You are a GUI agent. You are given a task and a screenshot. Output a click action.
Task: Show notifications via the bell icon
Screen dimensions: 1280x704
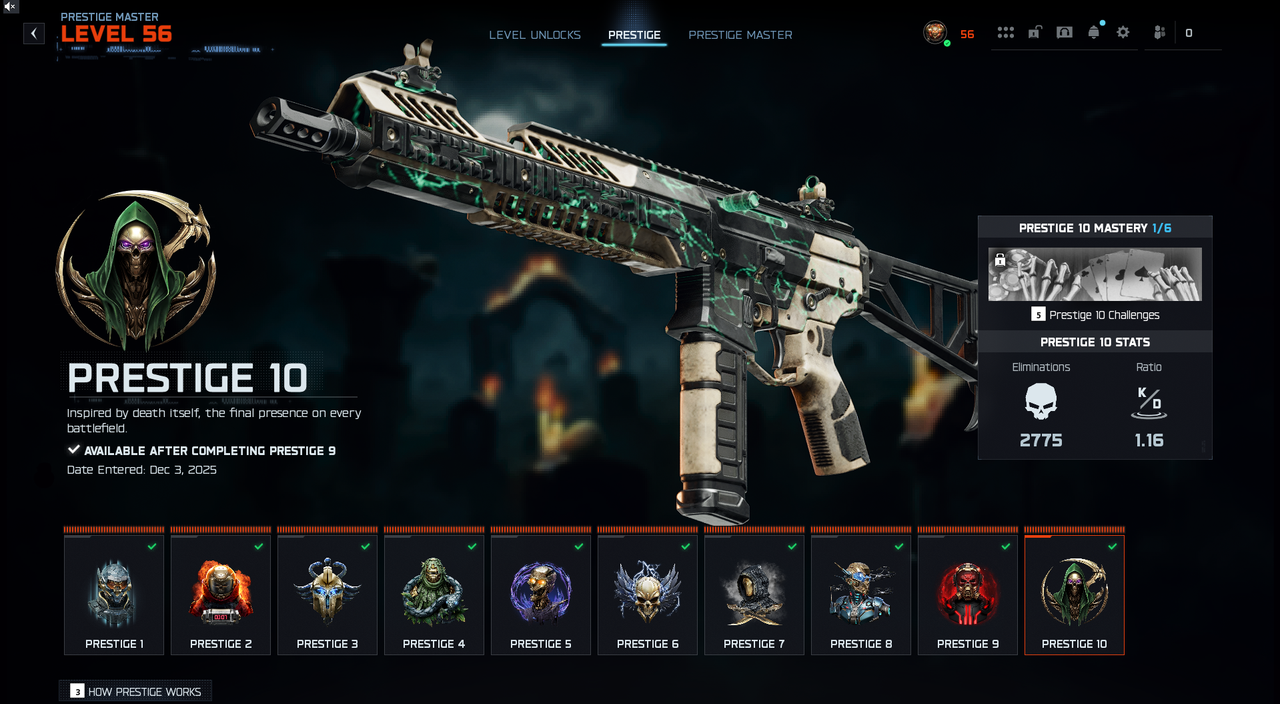point(1093,33)
